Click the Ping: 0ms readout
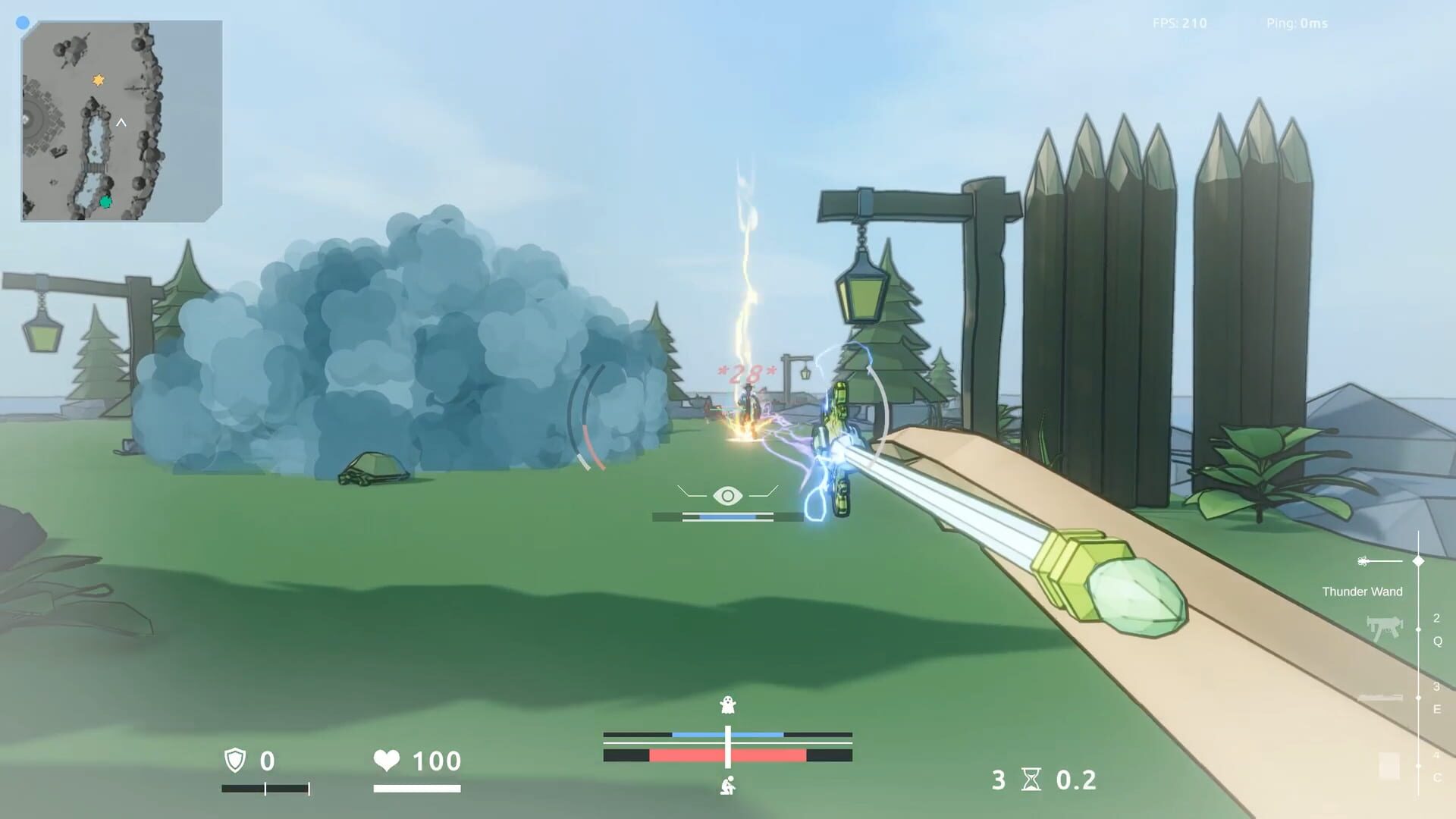 click(1294, 24)
